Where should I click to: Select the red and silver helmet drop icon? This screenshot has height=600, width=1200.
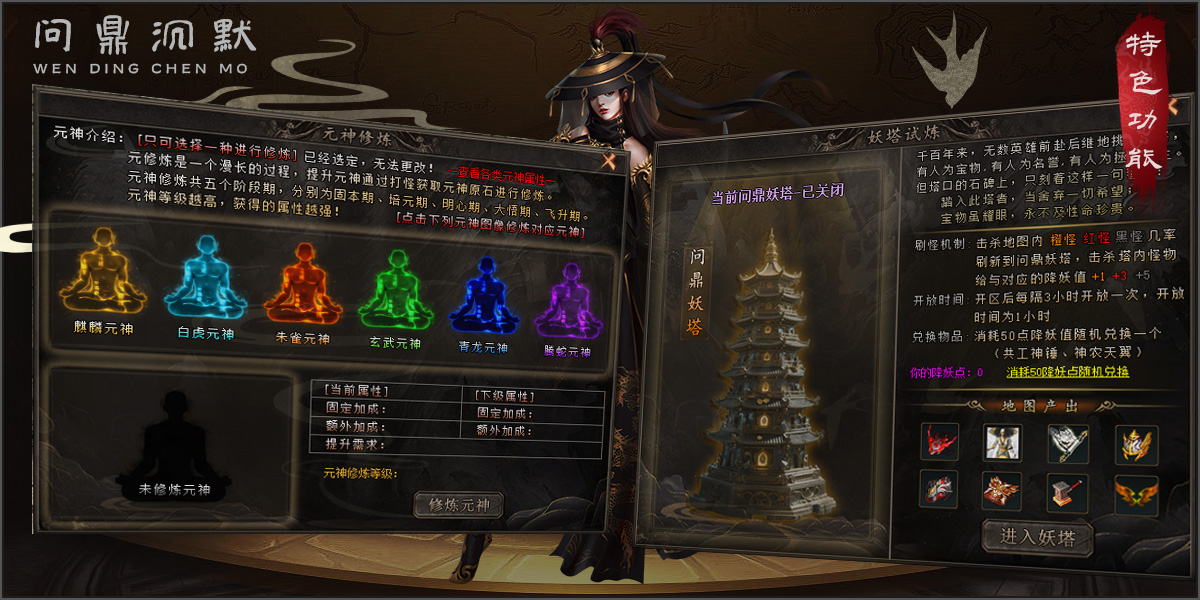940,490
